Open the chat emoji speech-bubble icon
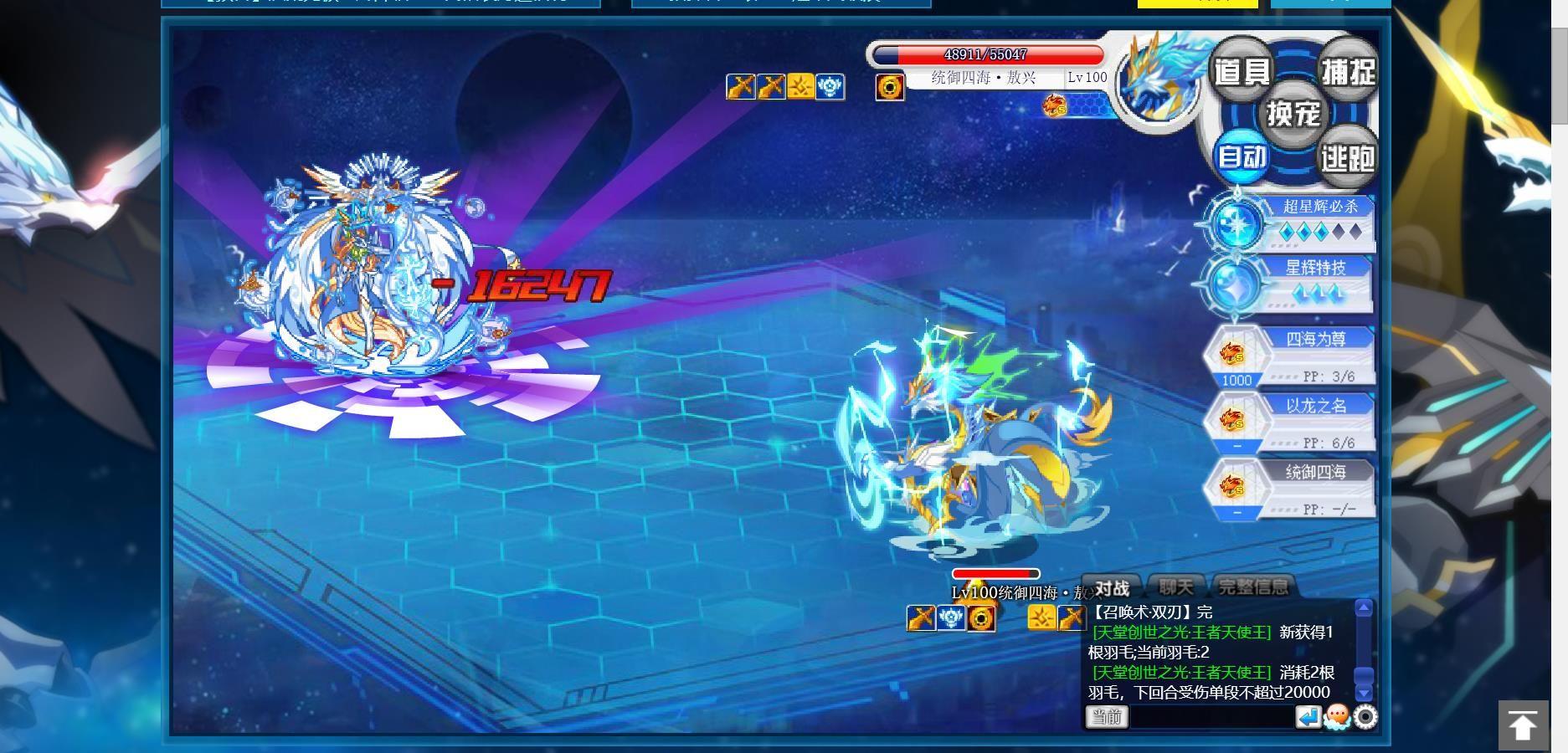 1337,717
